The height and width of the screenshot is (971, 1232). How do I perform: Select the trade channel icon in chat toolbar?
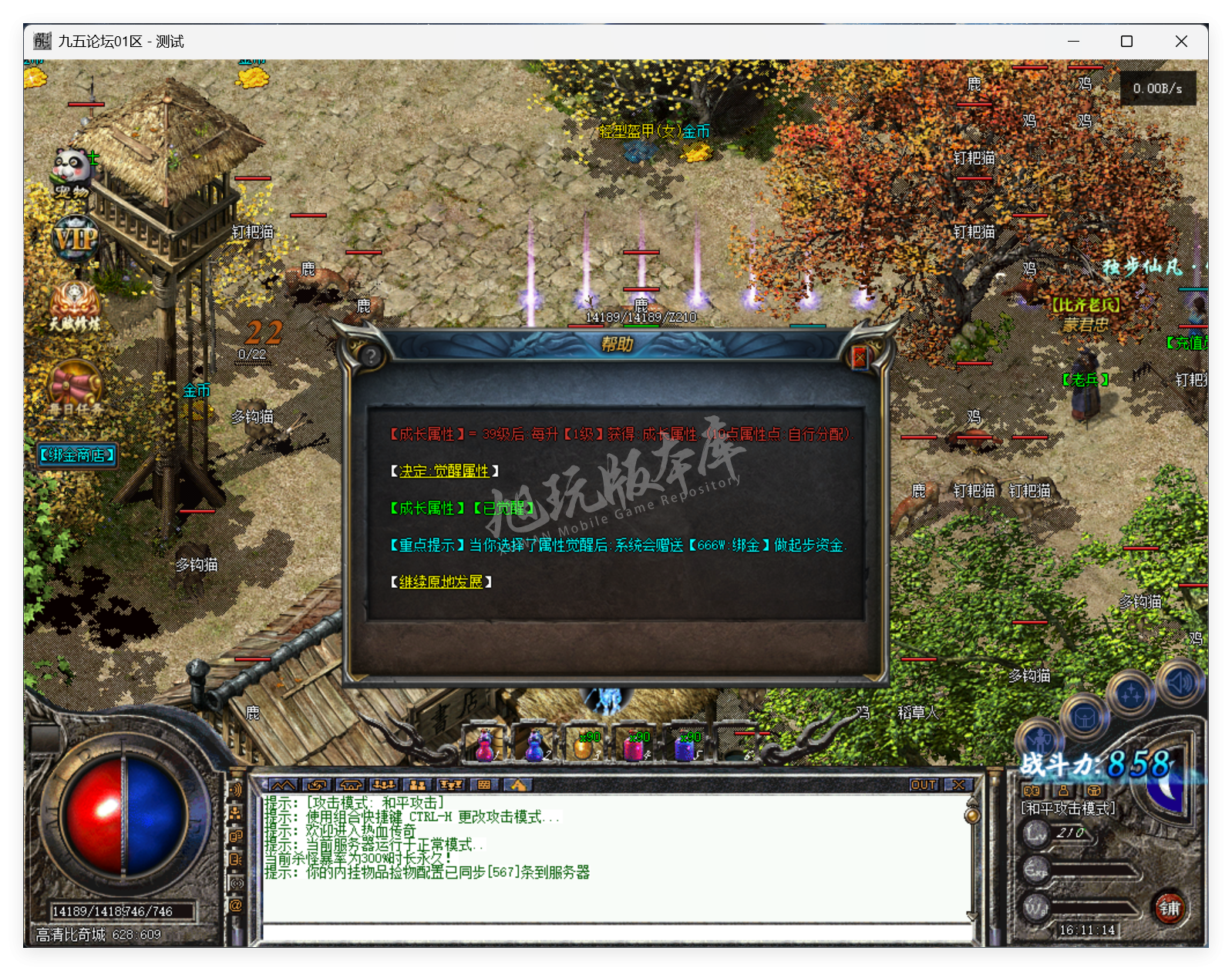pos(316,785)
